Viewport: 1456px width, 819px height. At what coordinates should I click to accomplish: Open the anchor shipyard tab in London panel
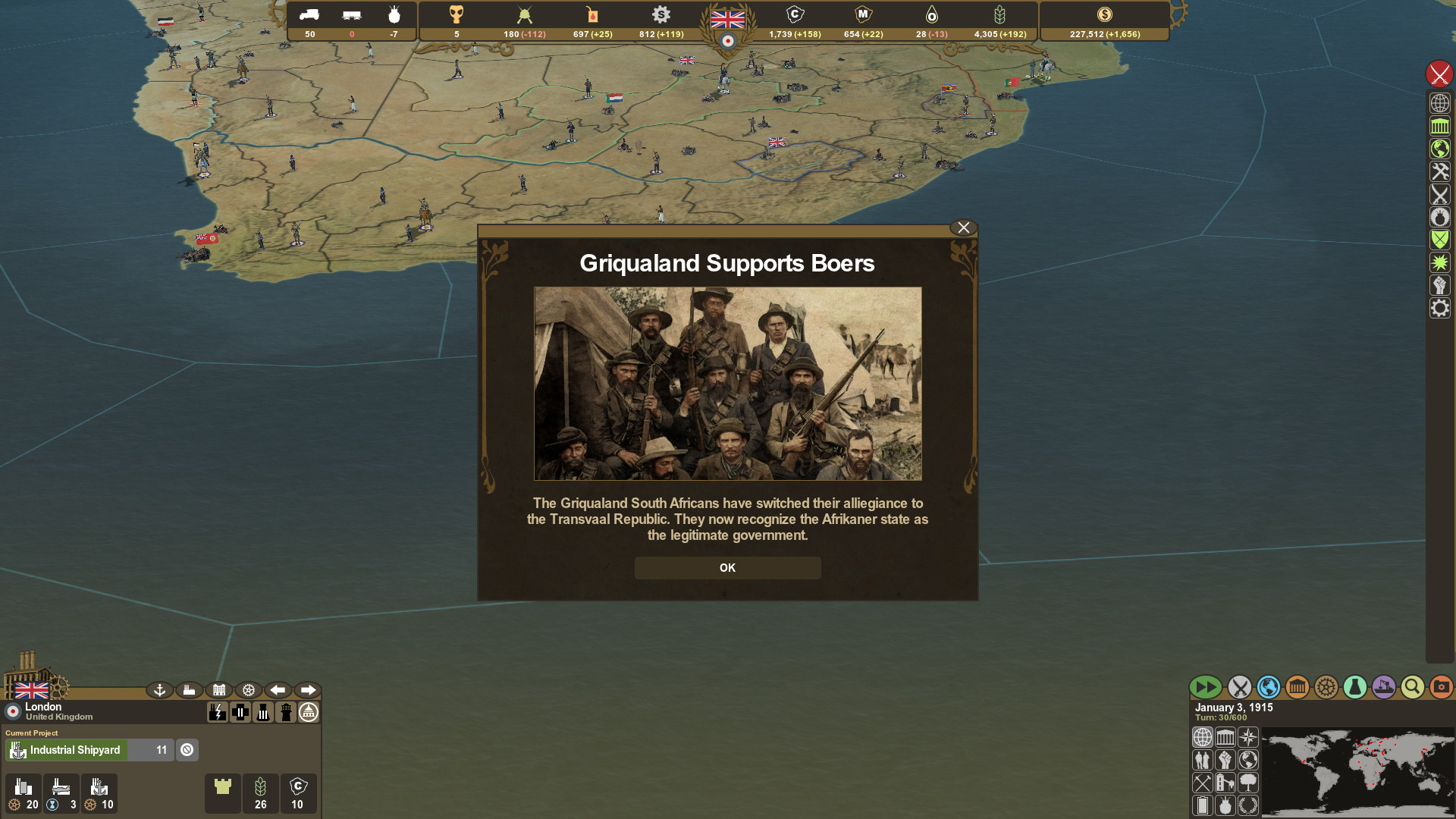coord(159,690)
